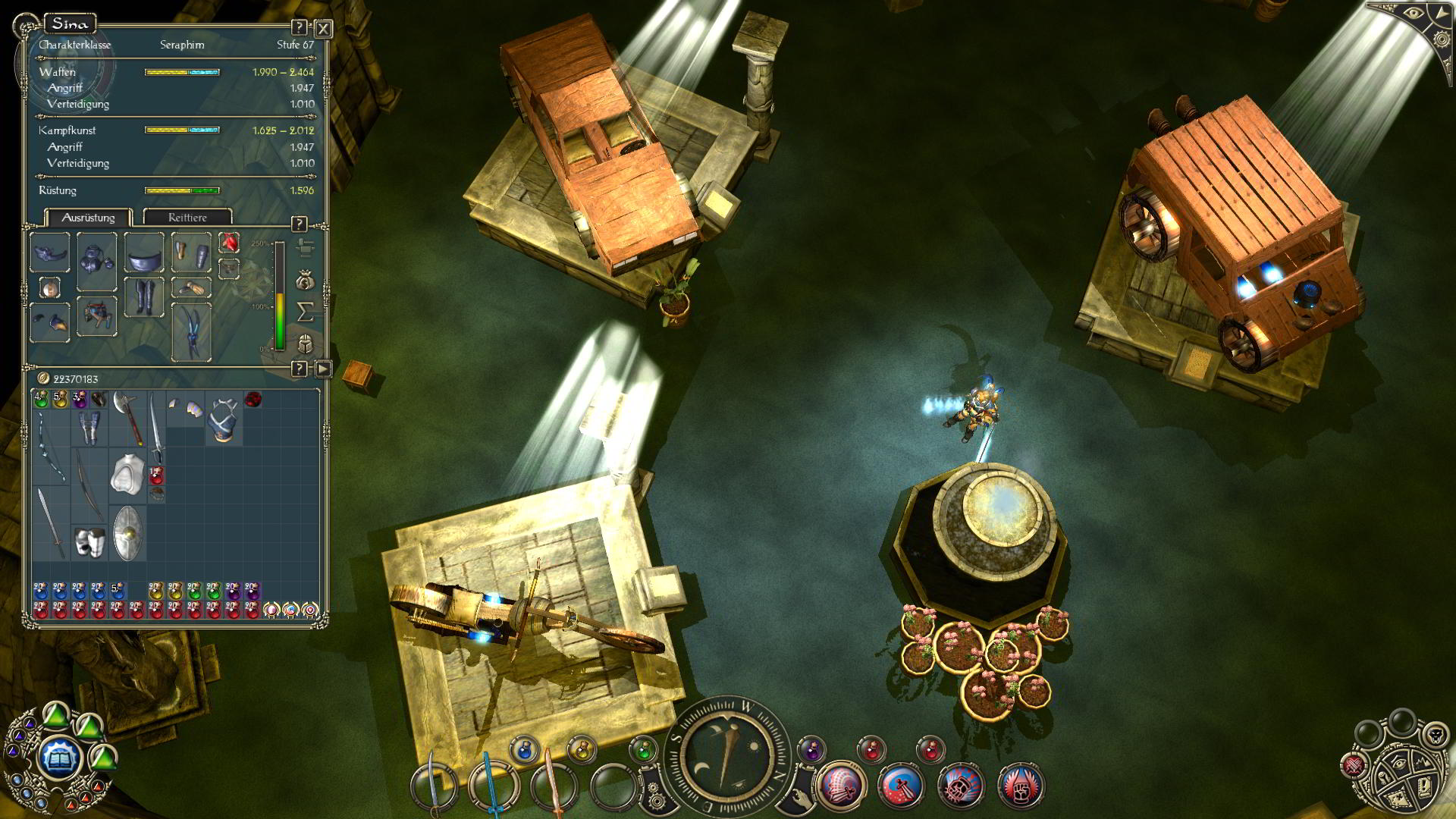Open the blue book icon
The height and width of the screenshot is (819, 1456).
click(60, 757)
